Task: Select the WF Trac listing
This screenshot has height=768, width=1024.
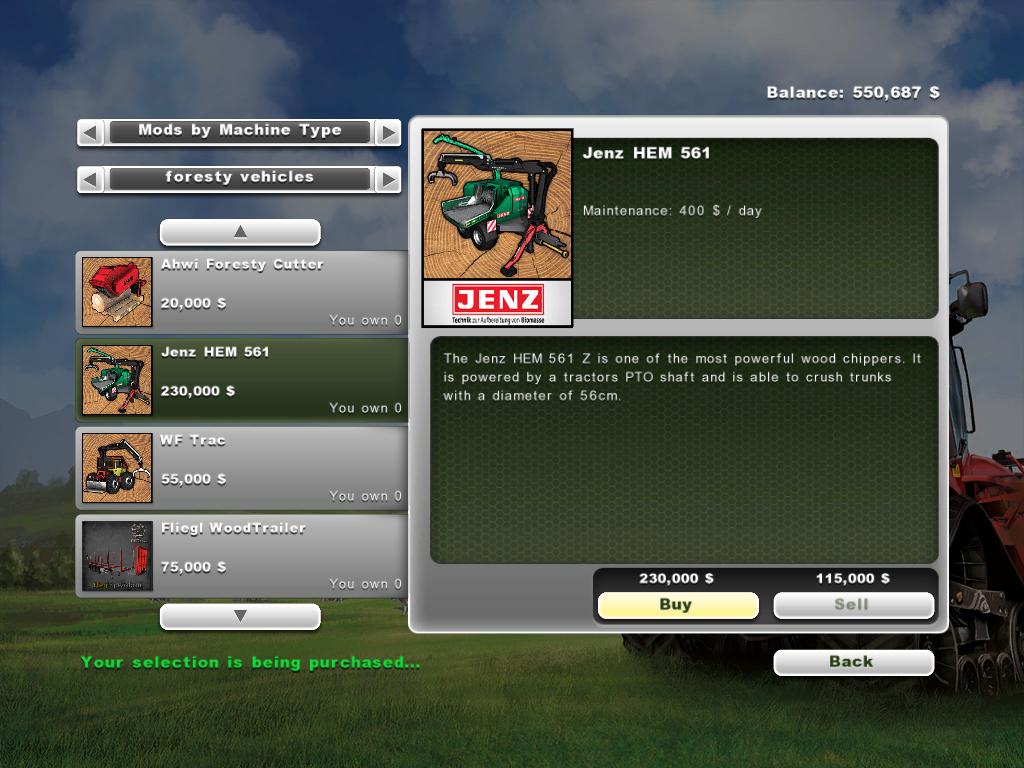Action: [242, 468]
